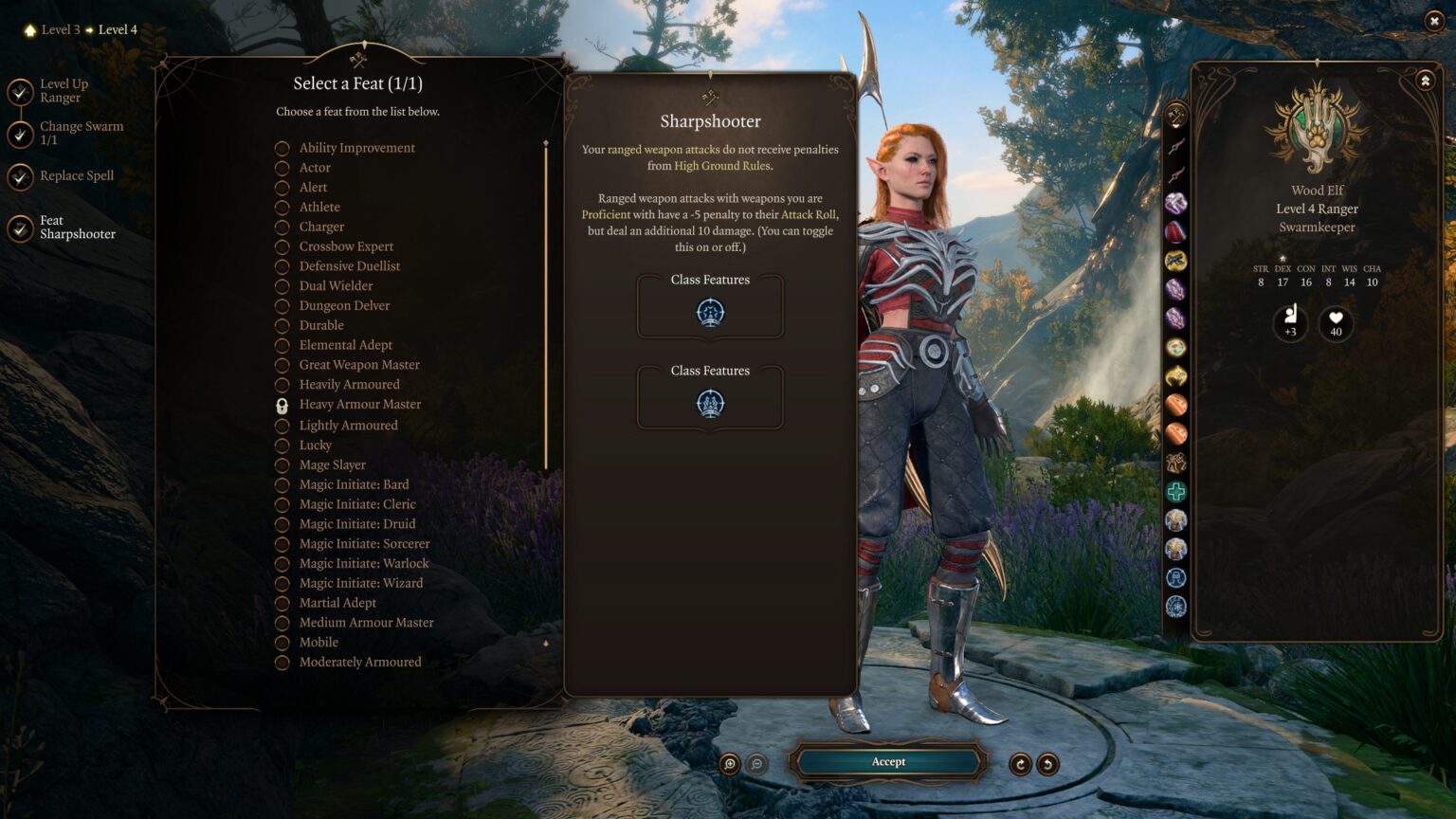Viewport: 1456px width, 819px height.
Task: Open the first Class Features icon
Action: click(709, 311)
